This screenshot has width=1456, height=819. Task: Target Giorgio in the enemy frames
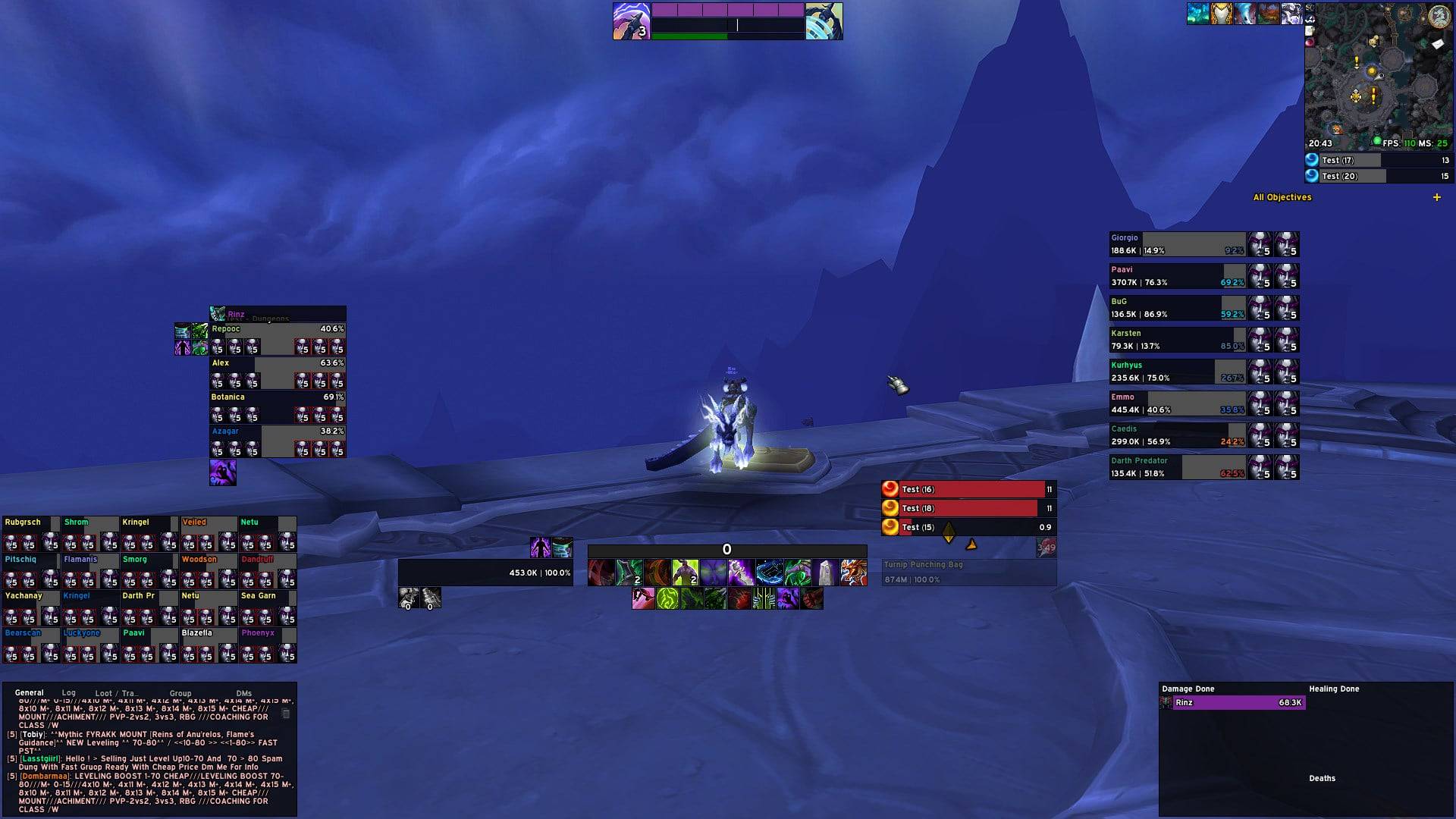pyautogui.click(x=1176, y=244)
